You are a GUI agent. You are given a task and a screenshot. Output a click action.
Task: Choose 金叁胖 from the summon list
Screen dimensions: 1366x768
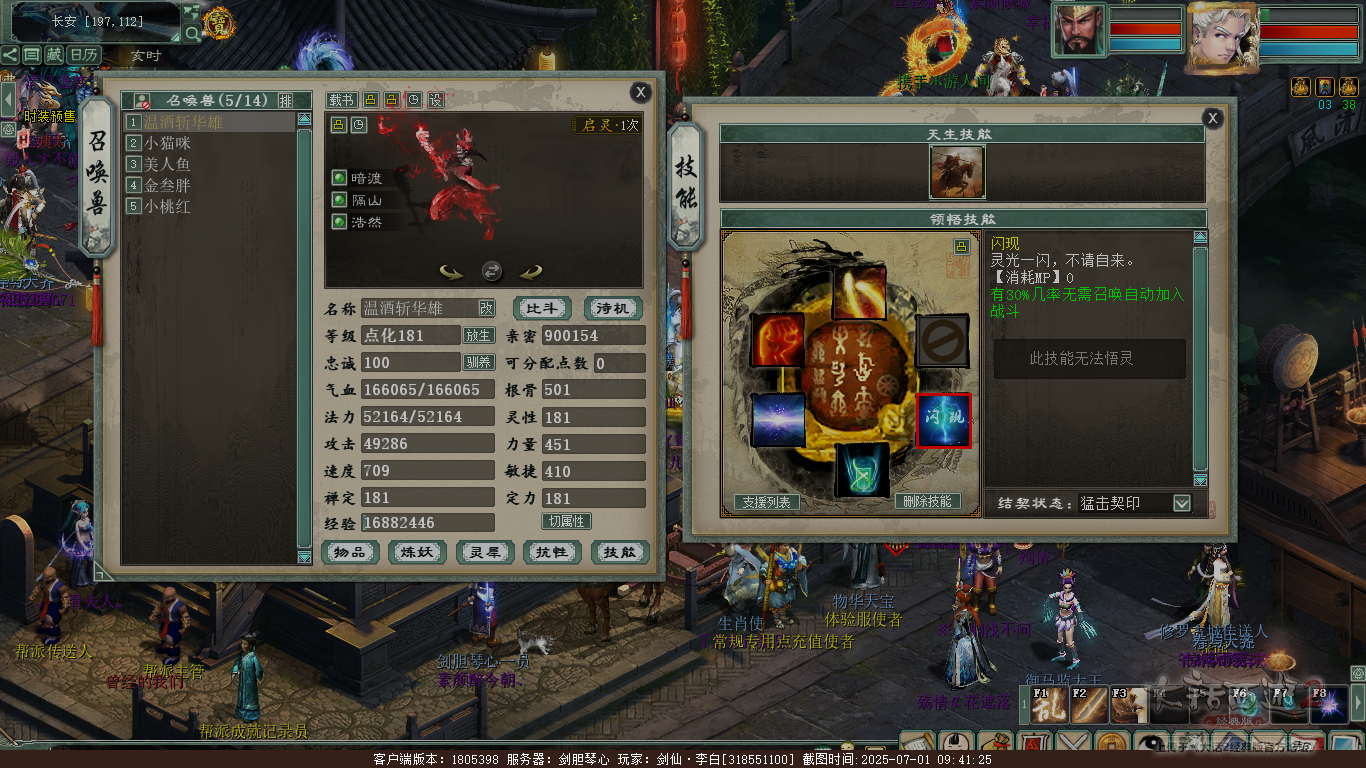point(167,185)
